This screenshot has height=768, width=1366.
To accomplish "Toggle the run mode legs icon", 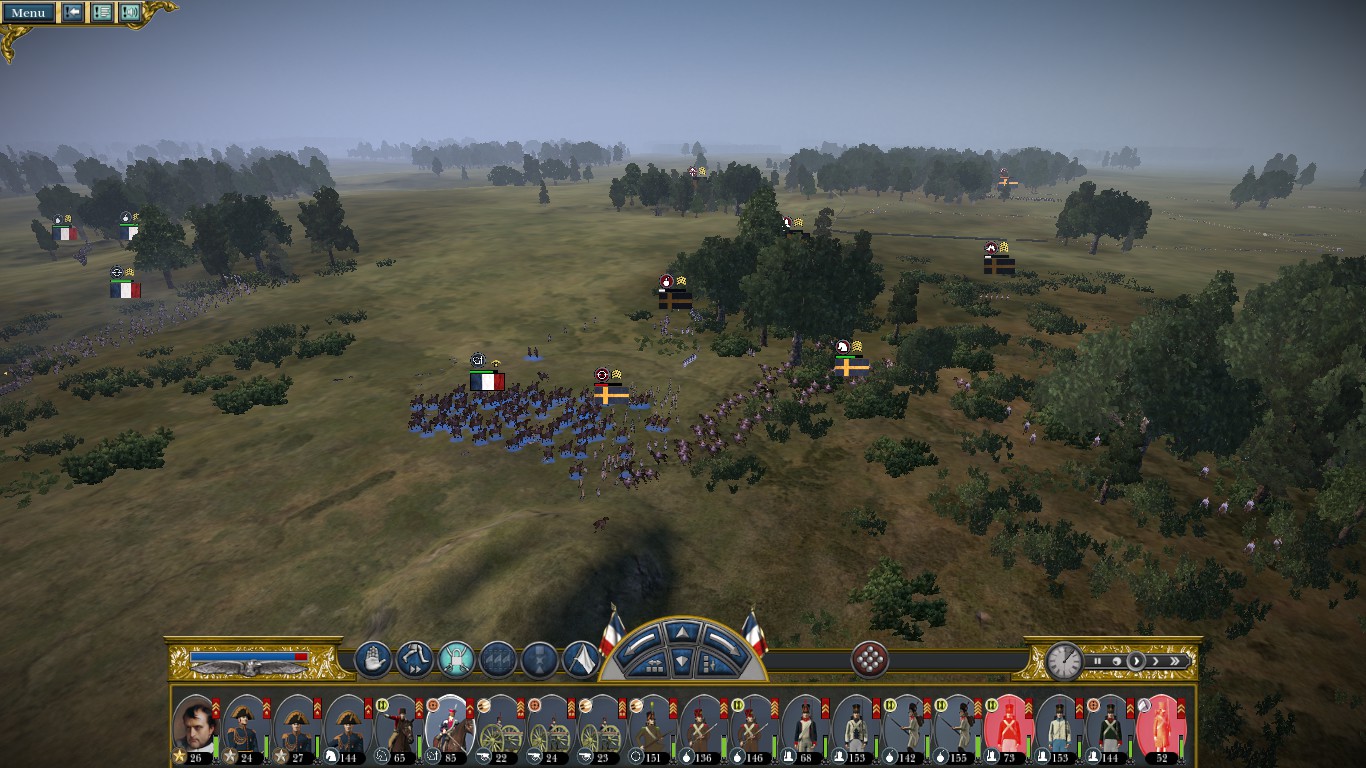I will 414,660.
